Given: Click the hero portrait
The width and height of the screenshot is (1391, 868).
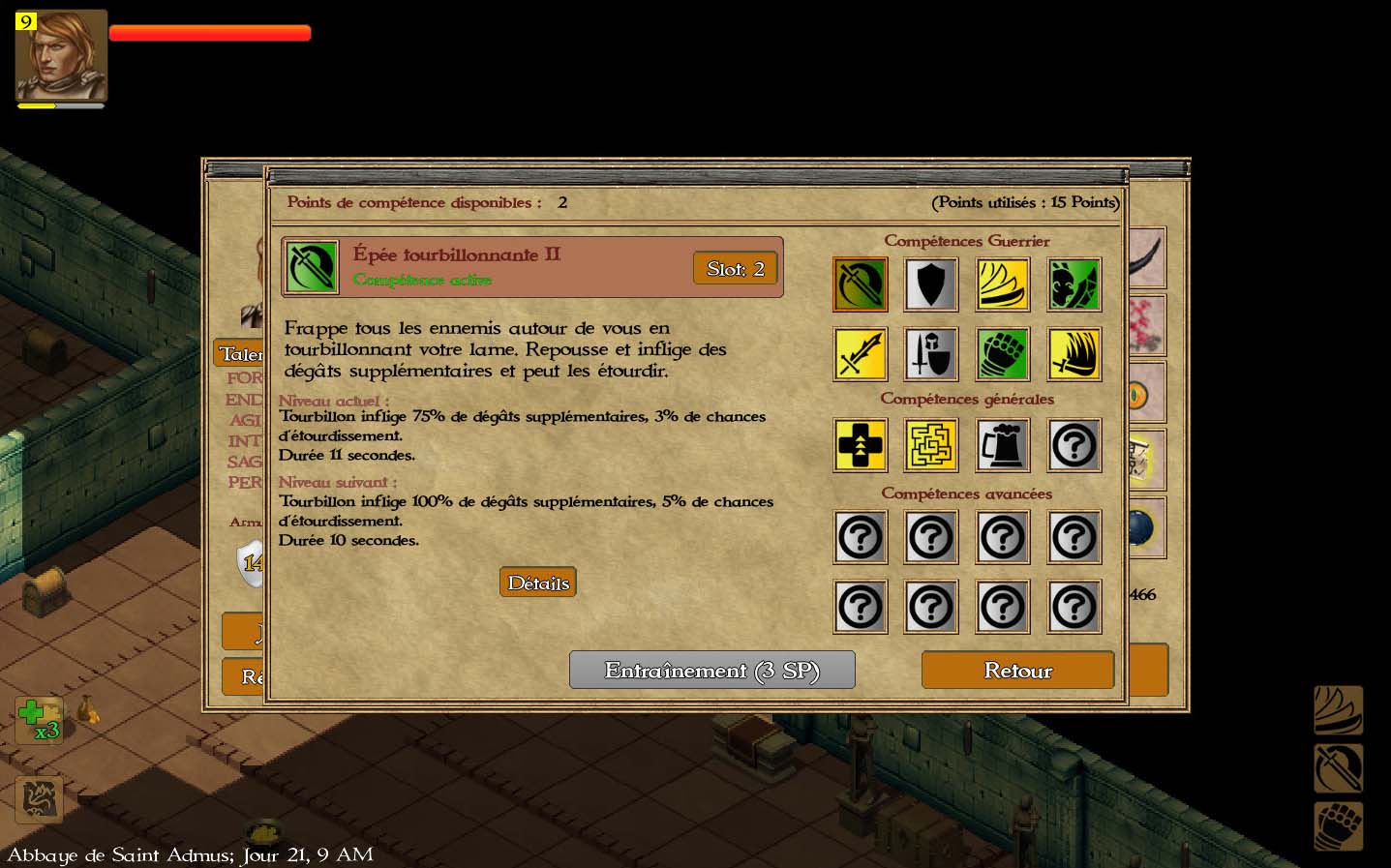Looking at the screenshot, I should coord(61,55).
